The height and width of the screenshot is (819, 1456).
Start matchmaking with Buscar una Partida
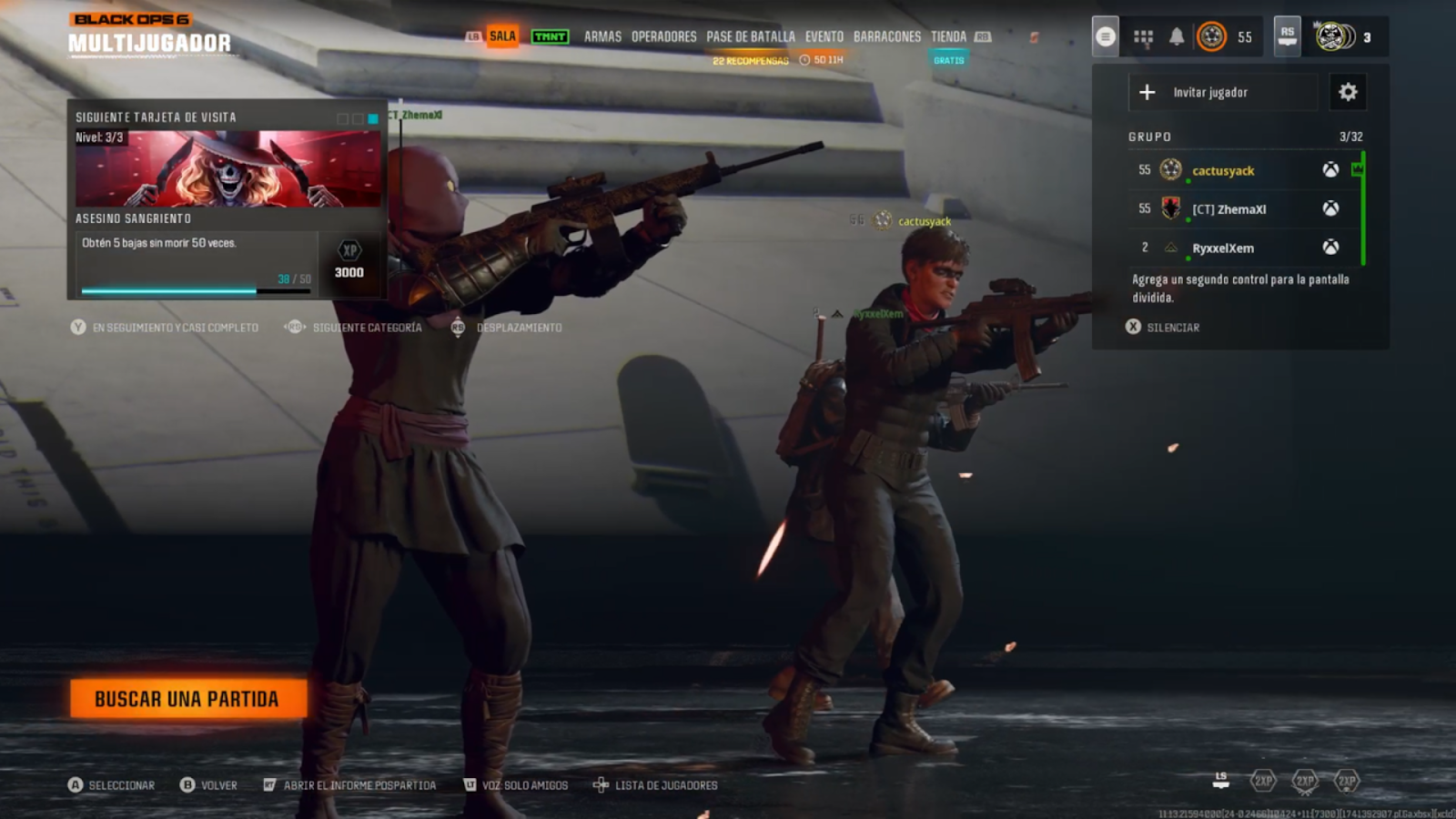coord(187,699)
